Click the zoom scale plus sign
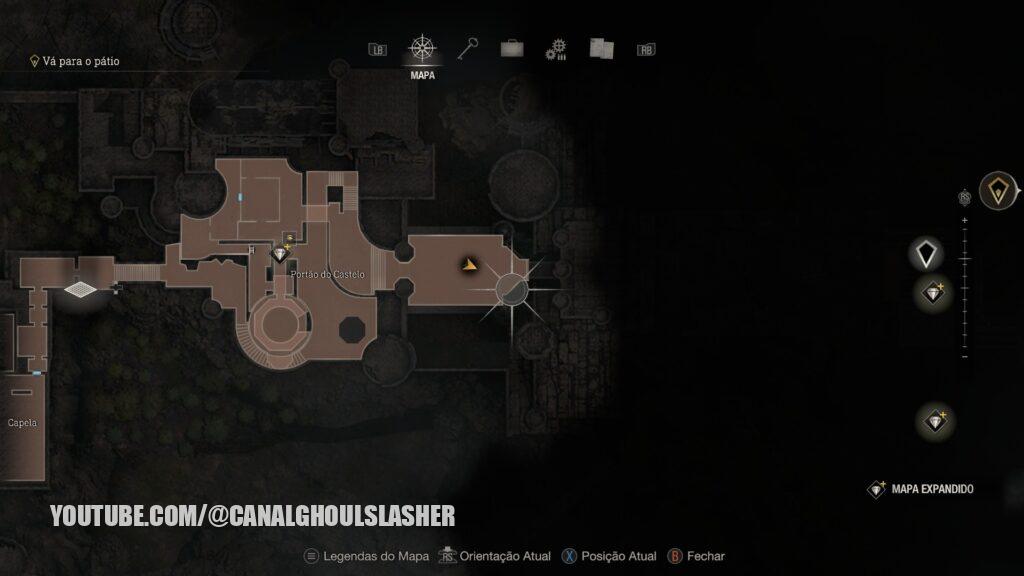This screenshot has height=576, width=1024. [964, 219]
